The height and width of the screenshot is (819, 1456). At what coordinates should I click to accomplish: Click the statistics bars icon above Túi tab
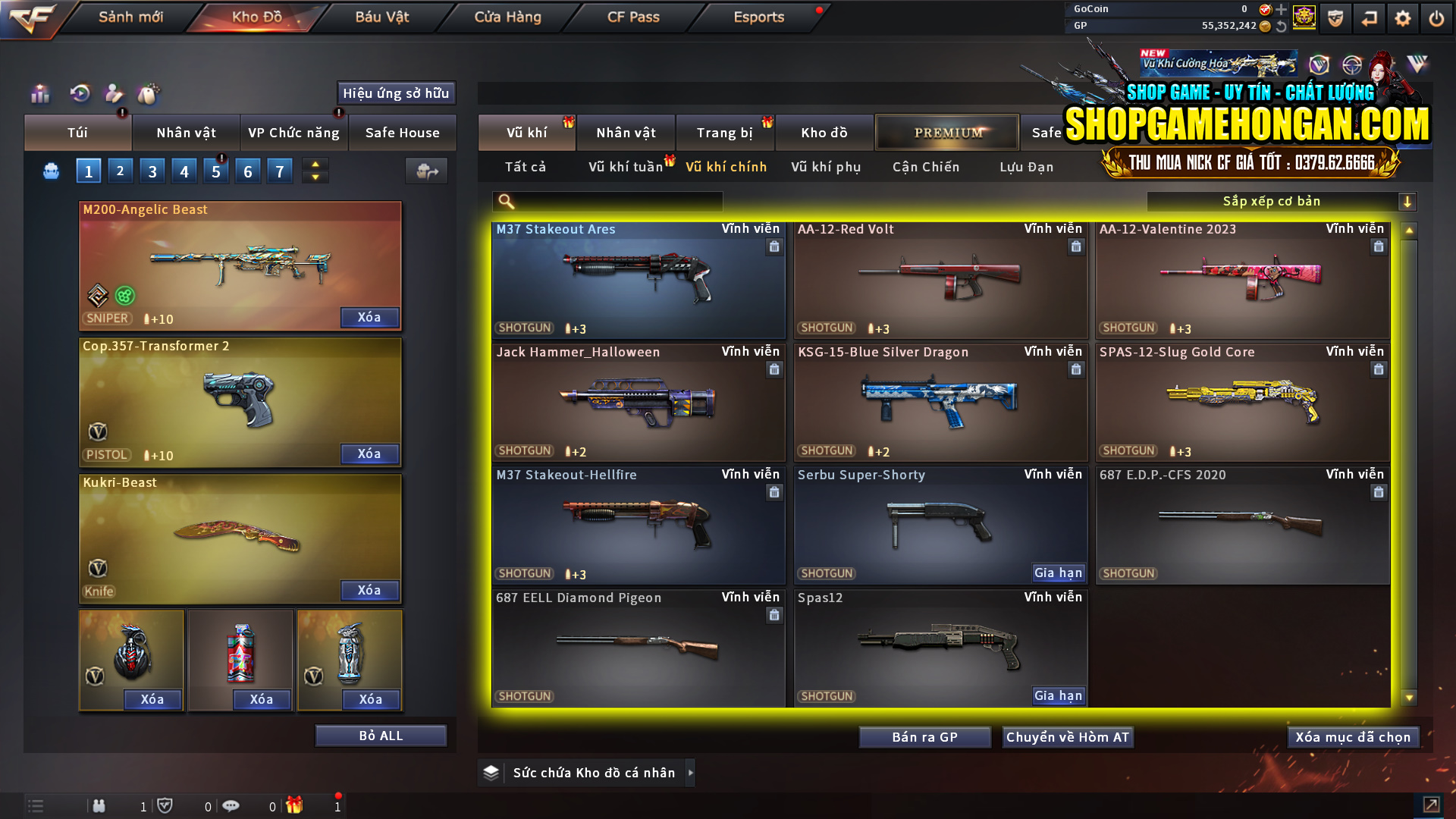[39, 94]
